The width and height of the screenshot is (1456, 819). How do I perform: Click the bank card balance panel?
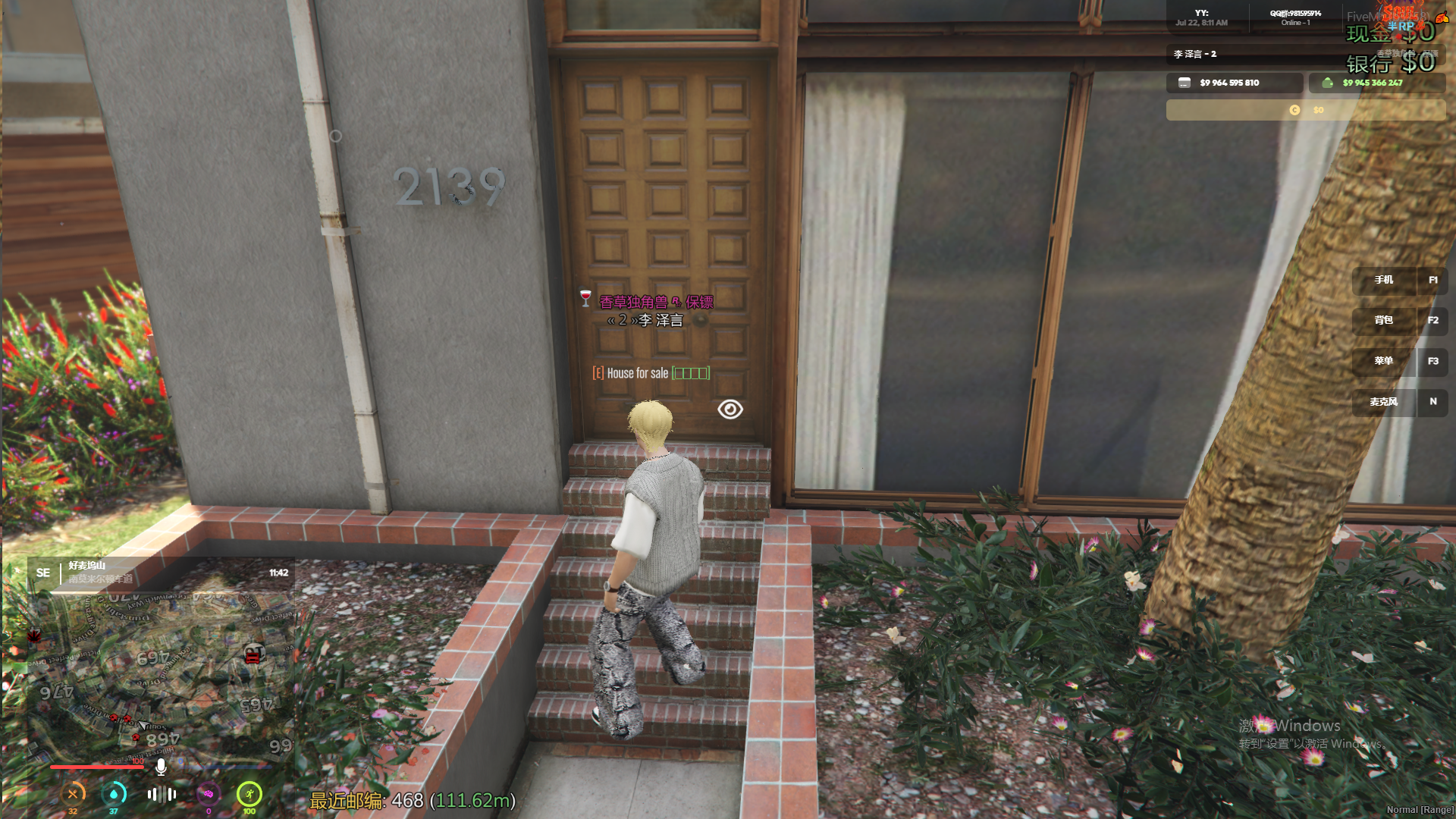tap(1234, 83)
